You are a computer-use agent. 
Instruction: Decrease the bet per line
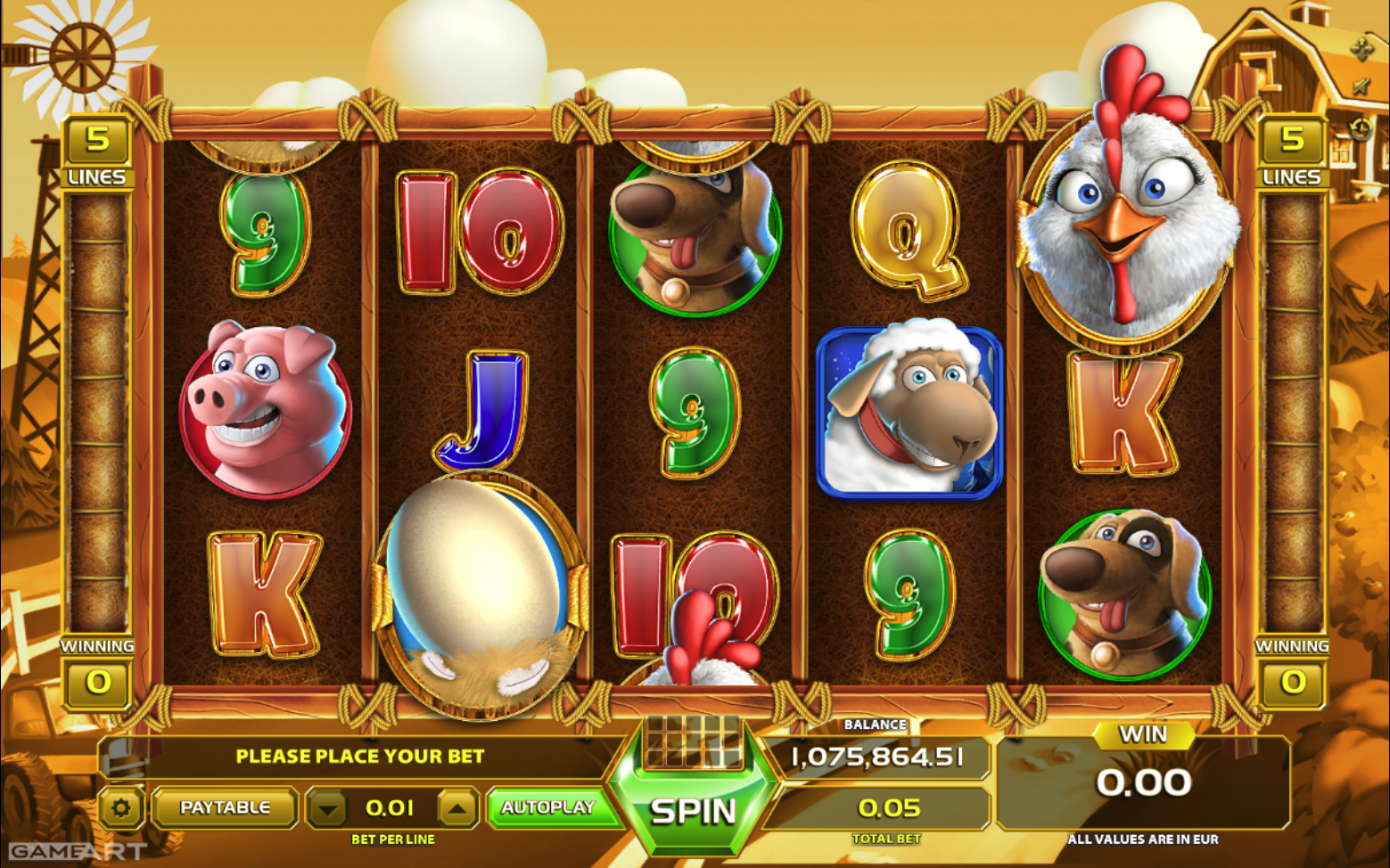(x=328, y=808)
